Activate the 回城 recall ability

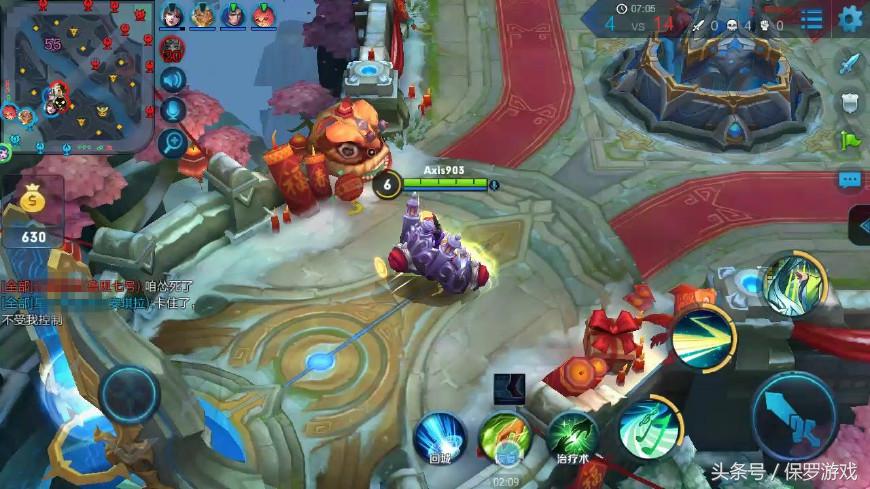pos(440,437)
